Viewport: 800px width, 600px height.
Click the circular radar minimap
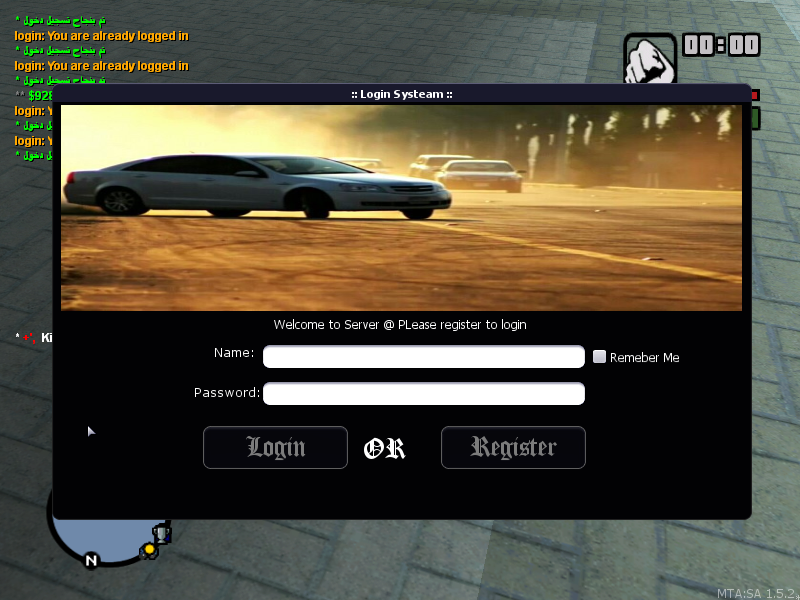click(x=105, y=538)
